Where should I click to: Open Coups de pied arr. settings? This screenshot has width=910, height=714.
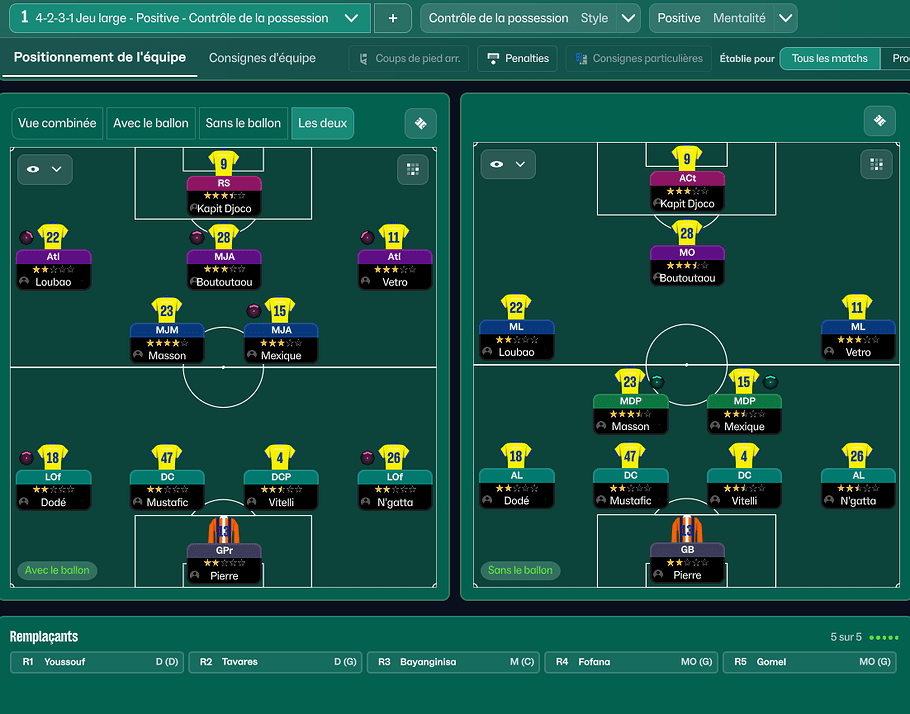[x=408, y=59]
